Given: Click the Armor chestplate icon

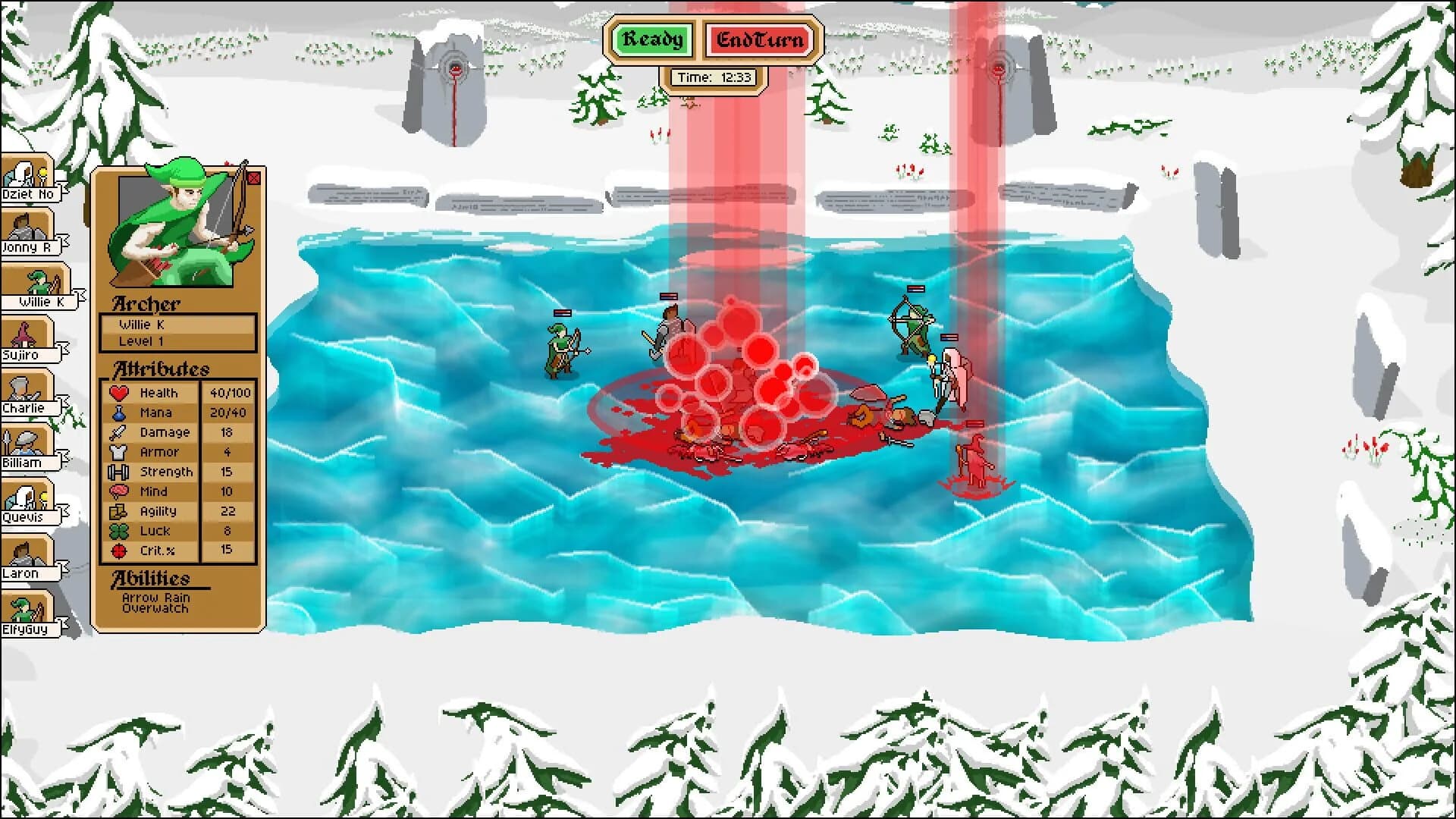Looking at the screenshot, I should tap(120, 452).
